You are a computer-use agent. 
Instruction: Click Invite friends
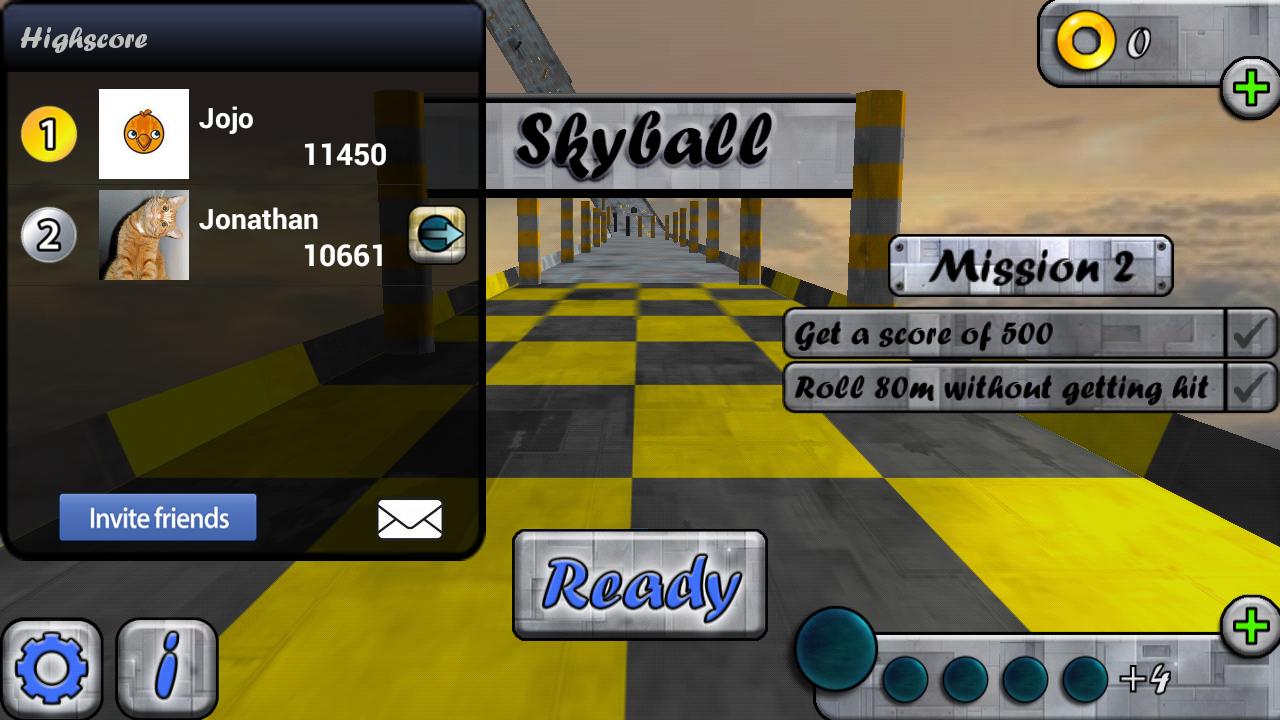[158, 517]
